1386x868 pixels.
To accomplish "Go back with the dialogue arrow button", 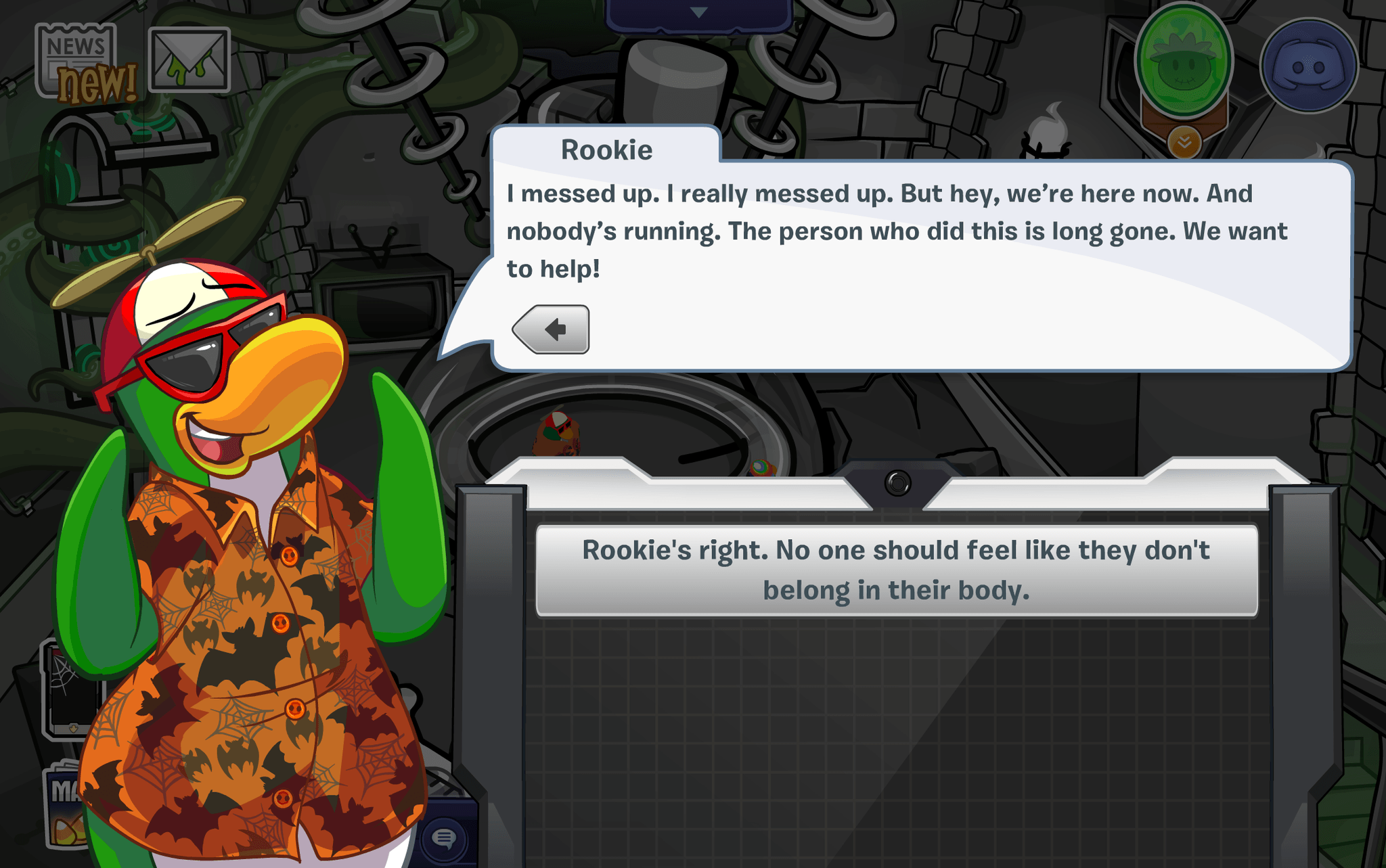I will pos(552,329).
